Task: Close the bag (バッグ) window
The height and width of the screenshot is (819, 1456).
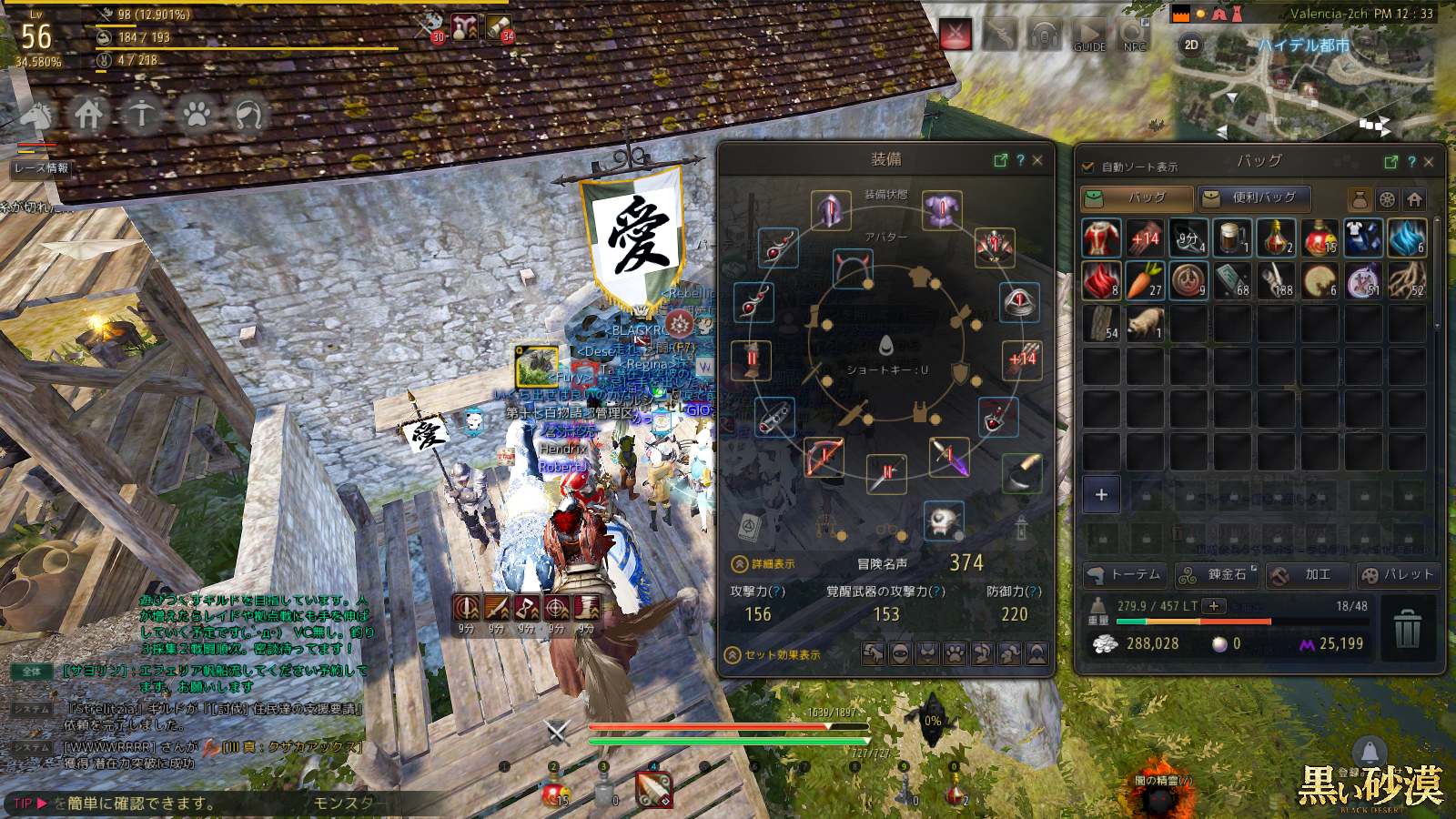Action: [x=1429, y=162]
